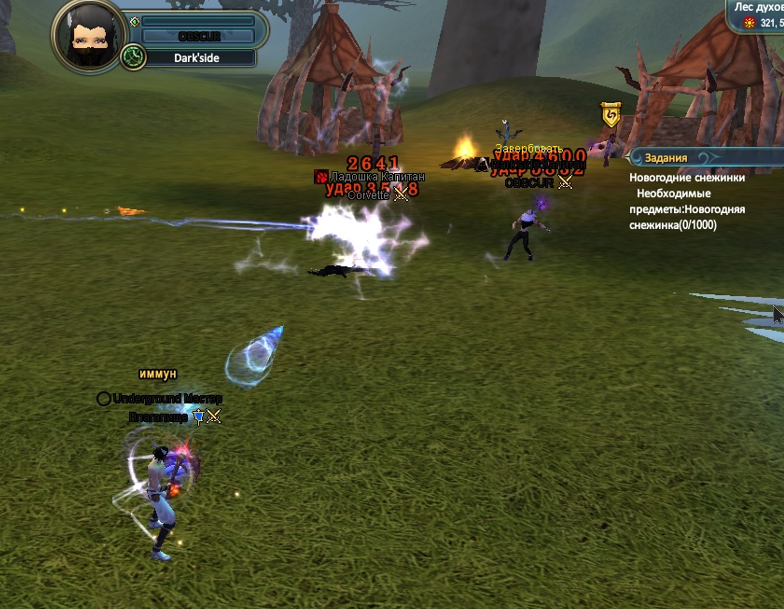Select the Новогодние снежинки quest entry
784x609 pixels.
point(687,177)
